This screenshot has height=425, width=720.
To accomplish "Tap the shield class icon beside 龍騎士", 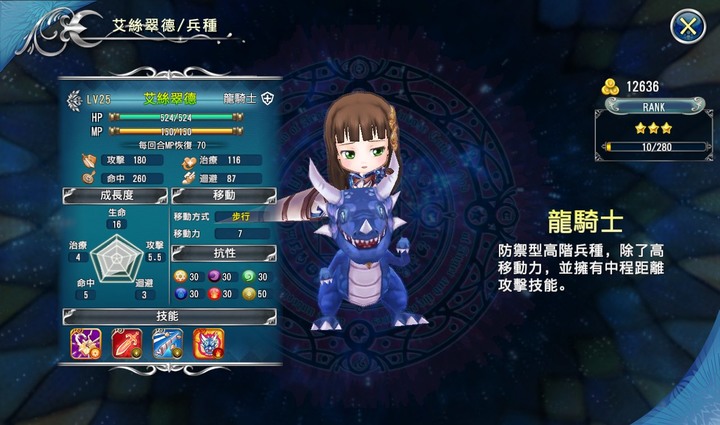I will [267, 100].
